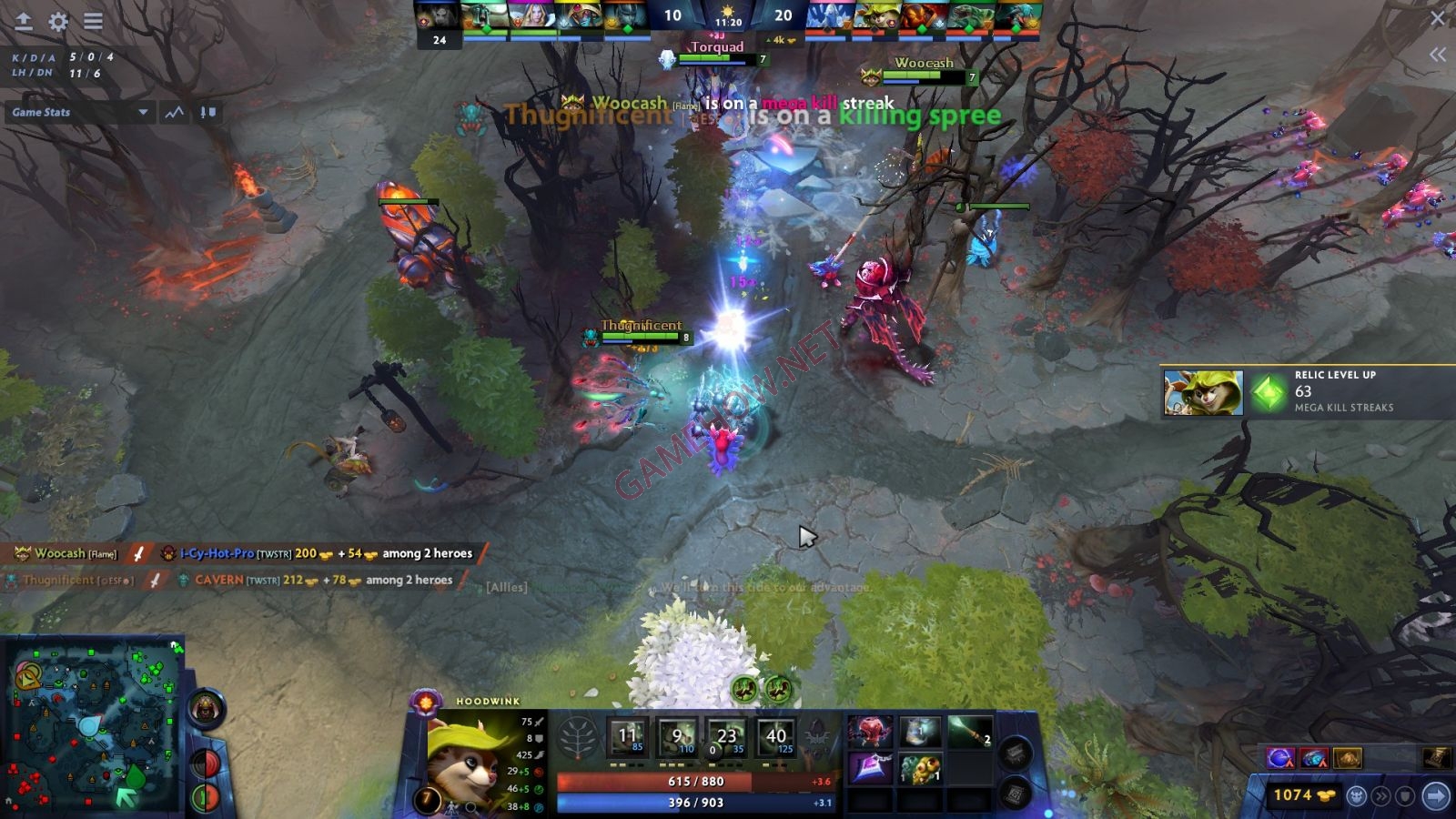Expand the scoreboard via the top-right chevron
The image size is (1456, 819).
(x=1439, y=54)
